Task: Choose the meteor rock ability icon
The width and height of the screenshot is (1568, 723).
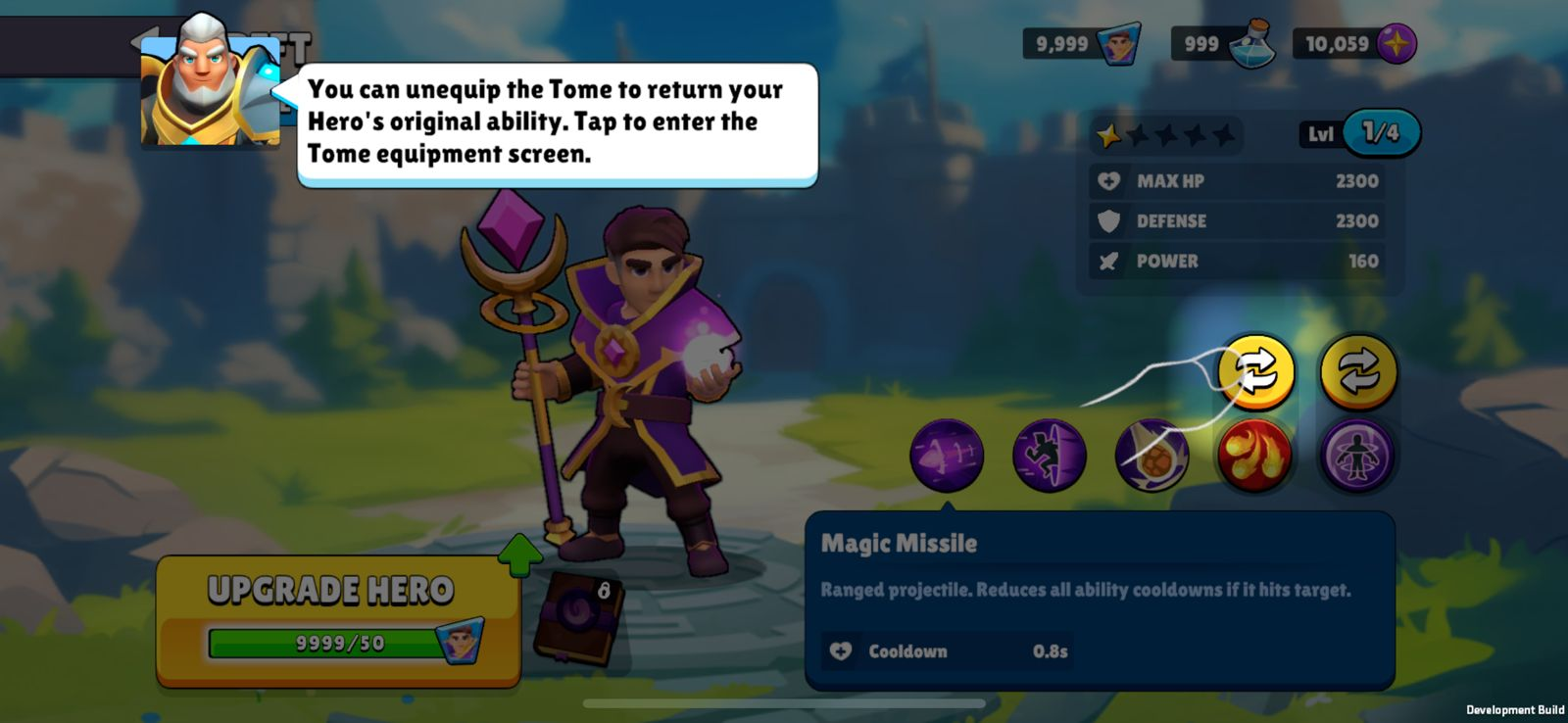Action: (x=1151, y=456)
